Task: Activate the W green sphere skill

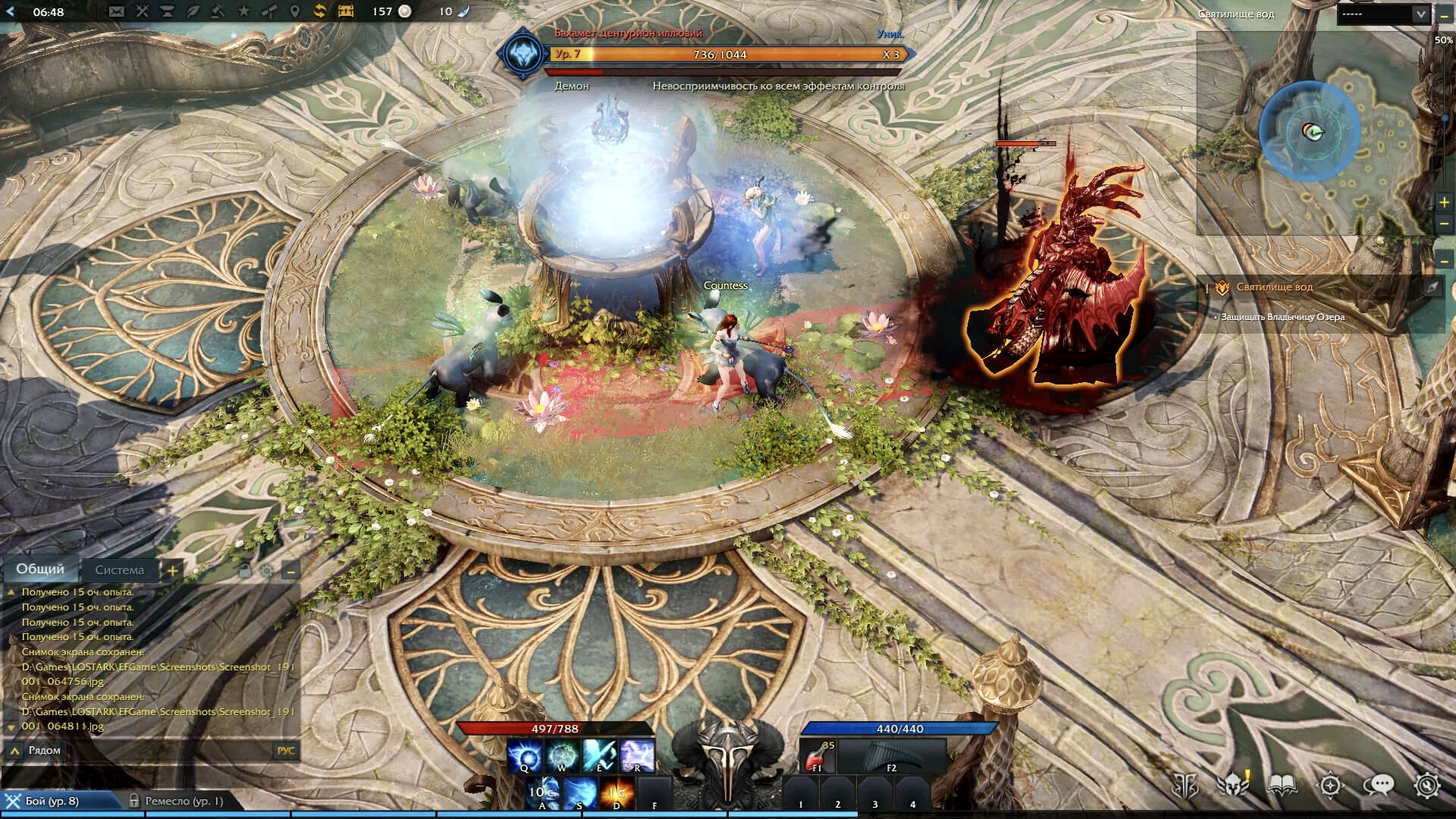Action: [562, 756]
